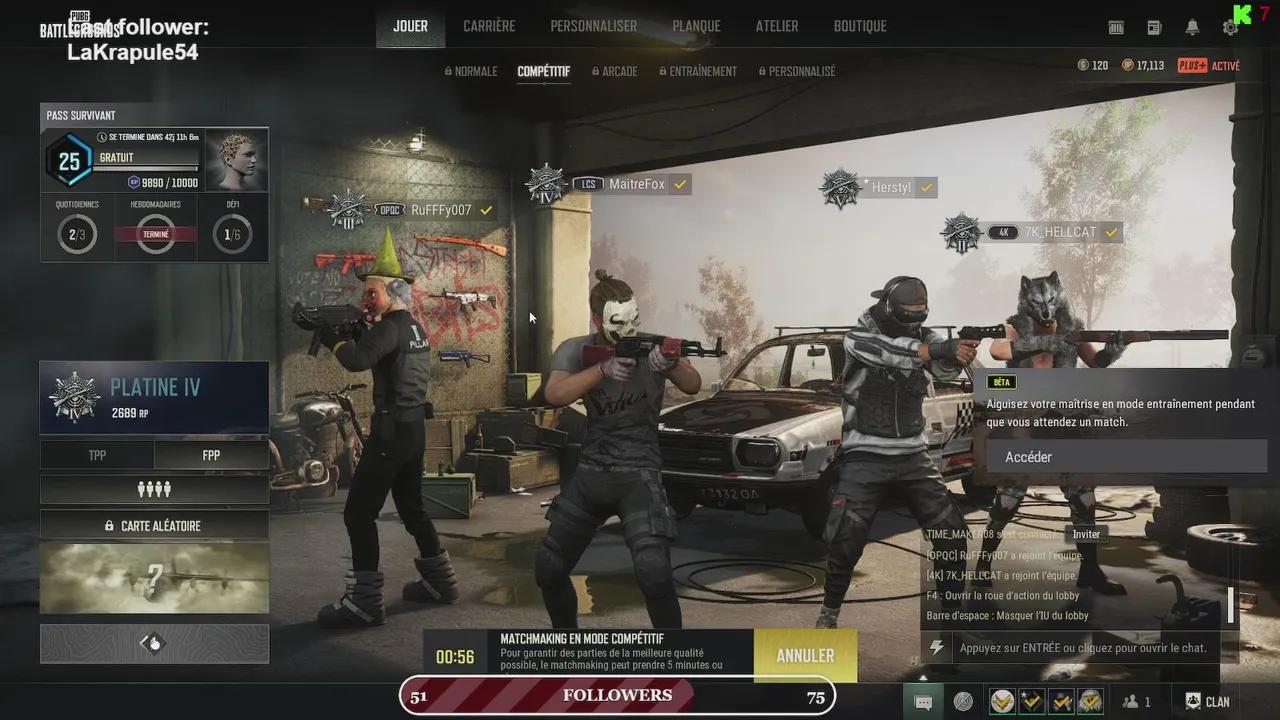
Task: Click the chat input field
Action: 1085,647
